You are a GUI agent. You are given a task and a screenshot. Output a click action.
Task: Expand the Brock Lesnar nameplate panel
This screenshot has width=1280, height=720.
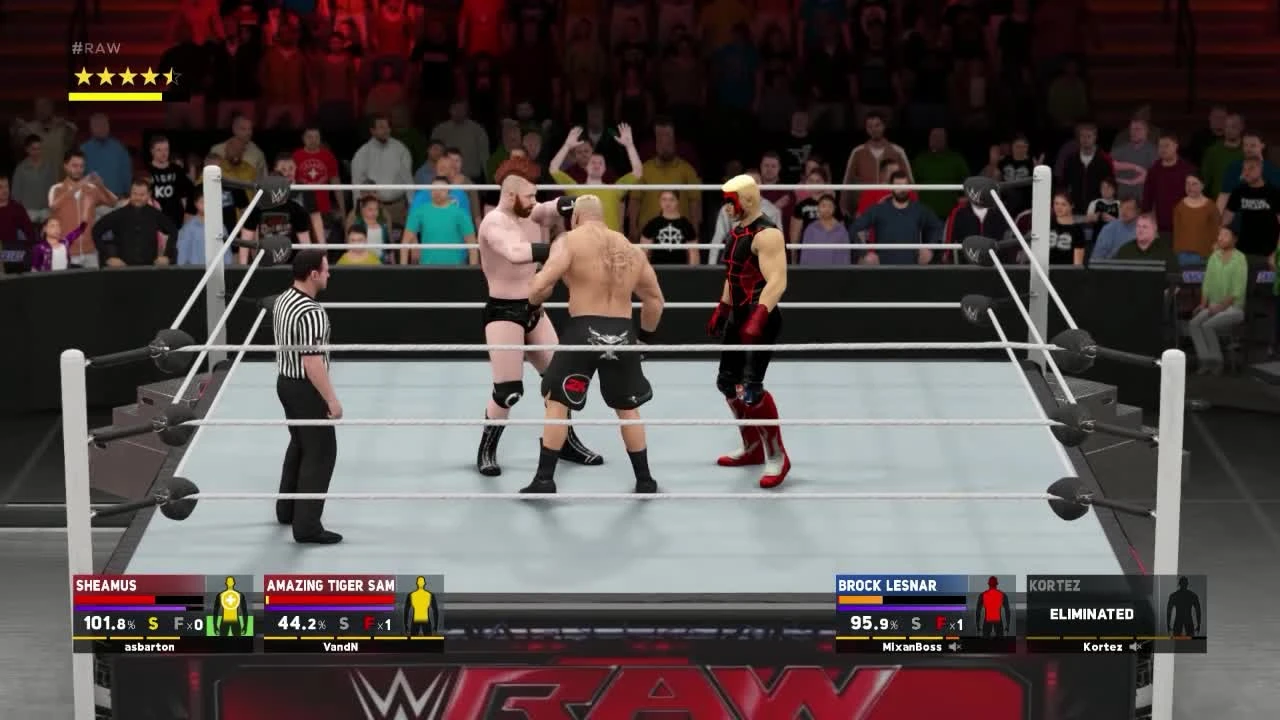(890, 585)
